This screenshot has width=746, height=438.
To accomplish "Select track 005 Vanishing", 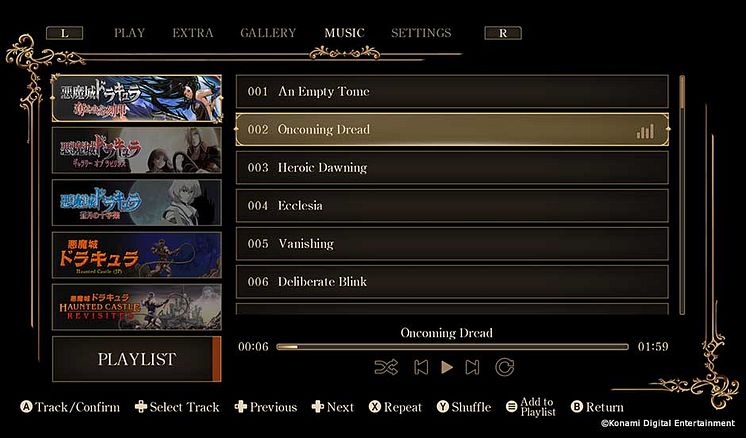I will pos(451,244).
